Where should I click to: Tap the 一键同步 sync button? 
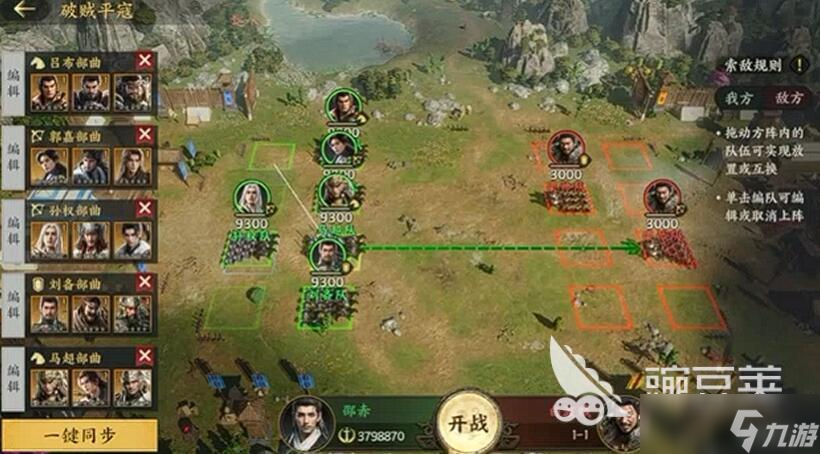click(79, 435)
